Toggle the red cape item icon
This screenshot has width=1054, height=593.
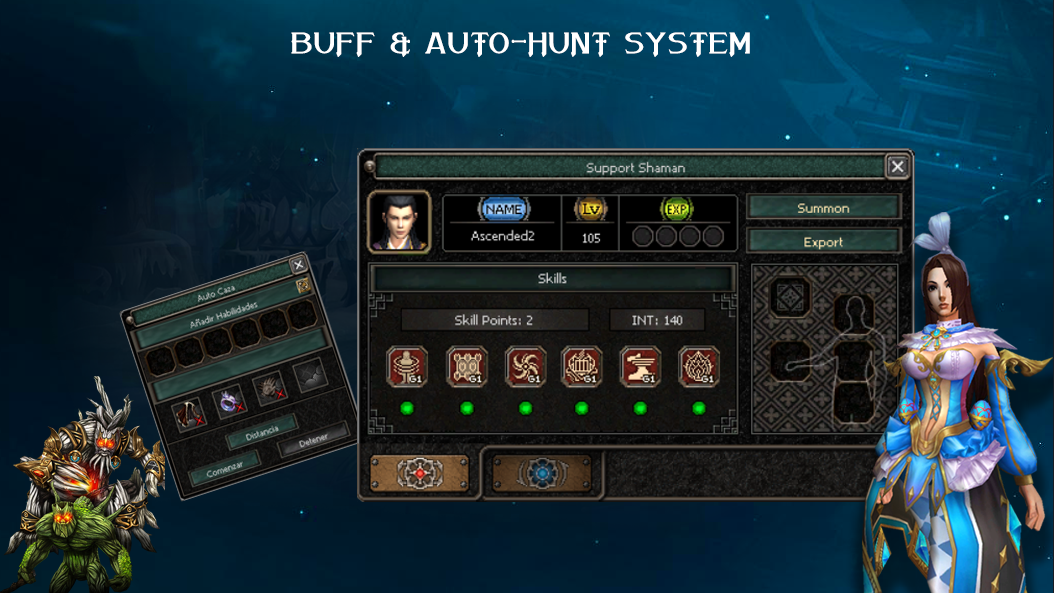(x=189, y=416)
